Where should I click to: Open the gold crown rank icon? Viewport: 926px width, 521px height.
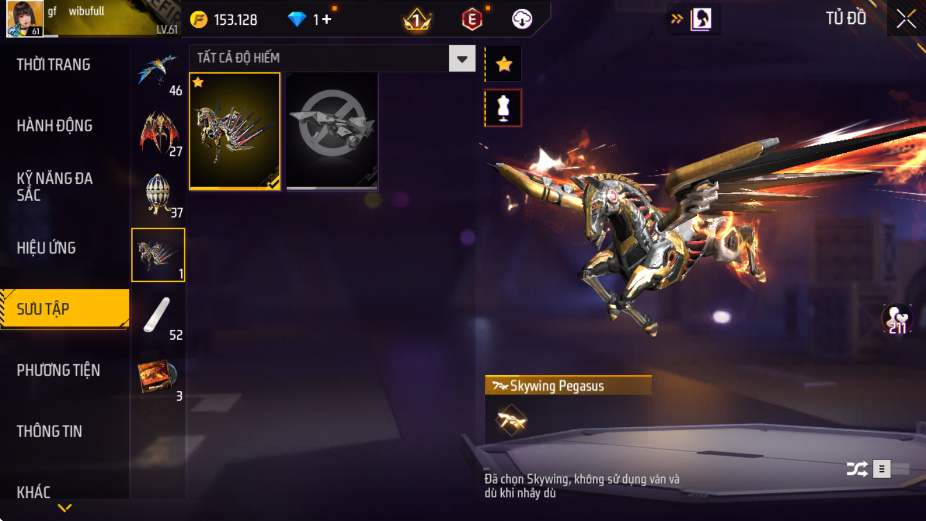[416, 19]
